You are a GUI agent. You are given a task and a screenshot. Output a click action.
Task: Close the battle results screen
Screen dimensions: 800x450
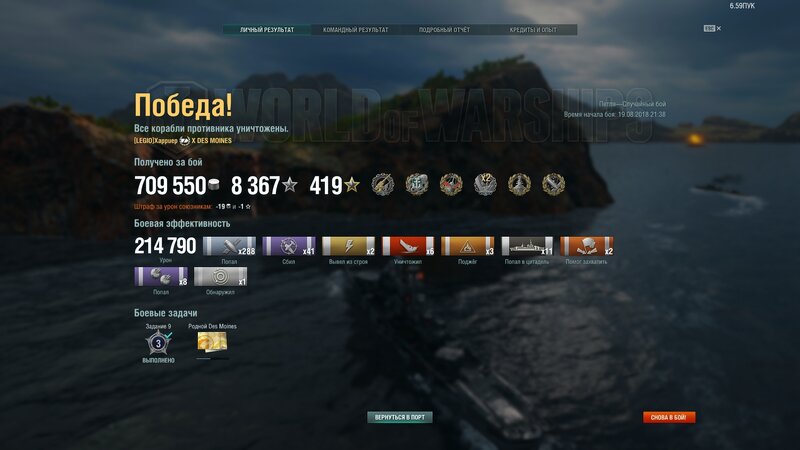[718, 29]
